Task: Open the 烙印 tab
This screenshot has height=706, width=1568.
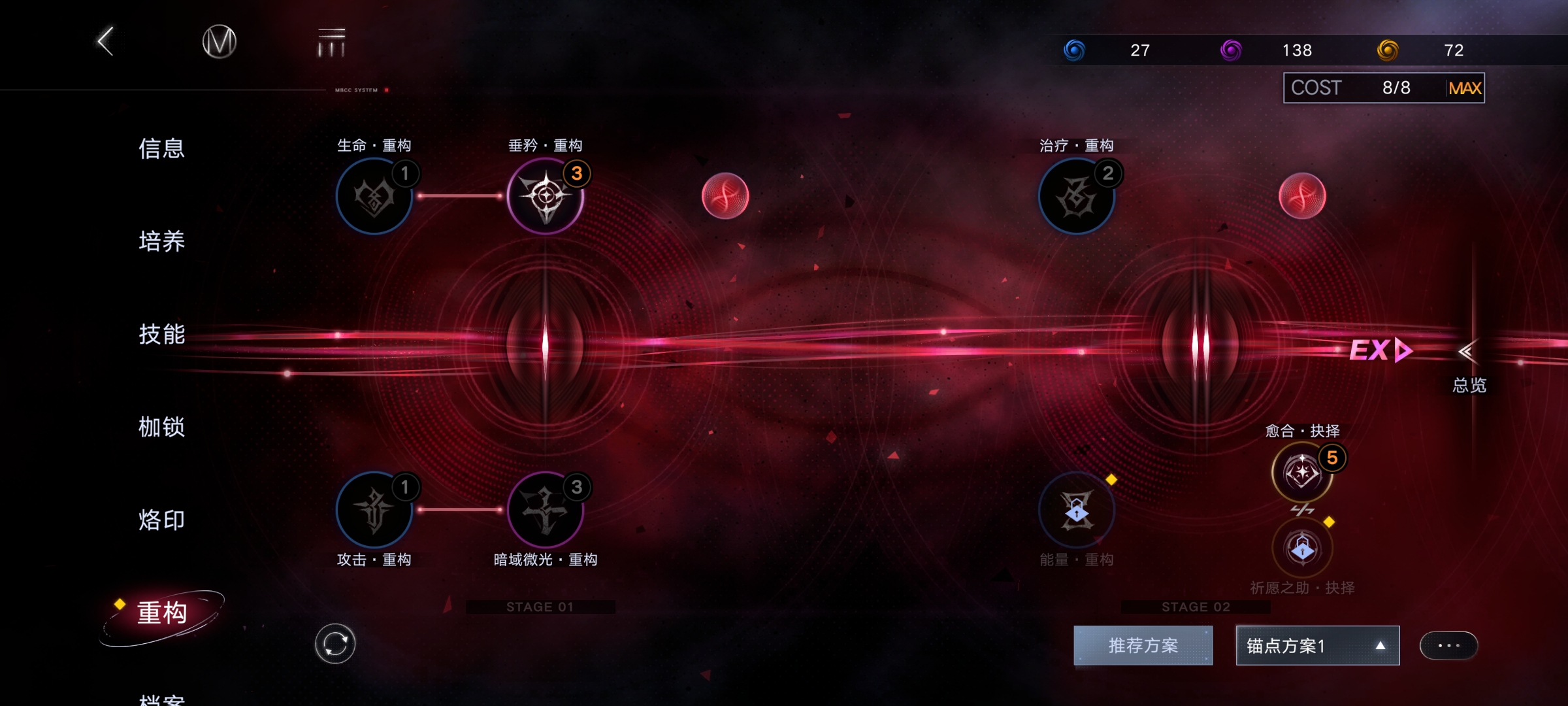Action: pos(161,520)
